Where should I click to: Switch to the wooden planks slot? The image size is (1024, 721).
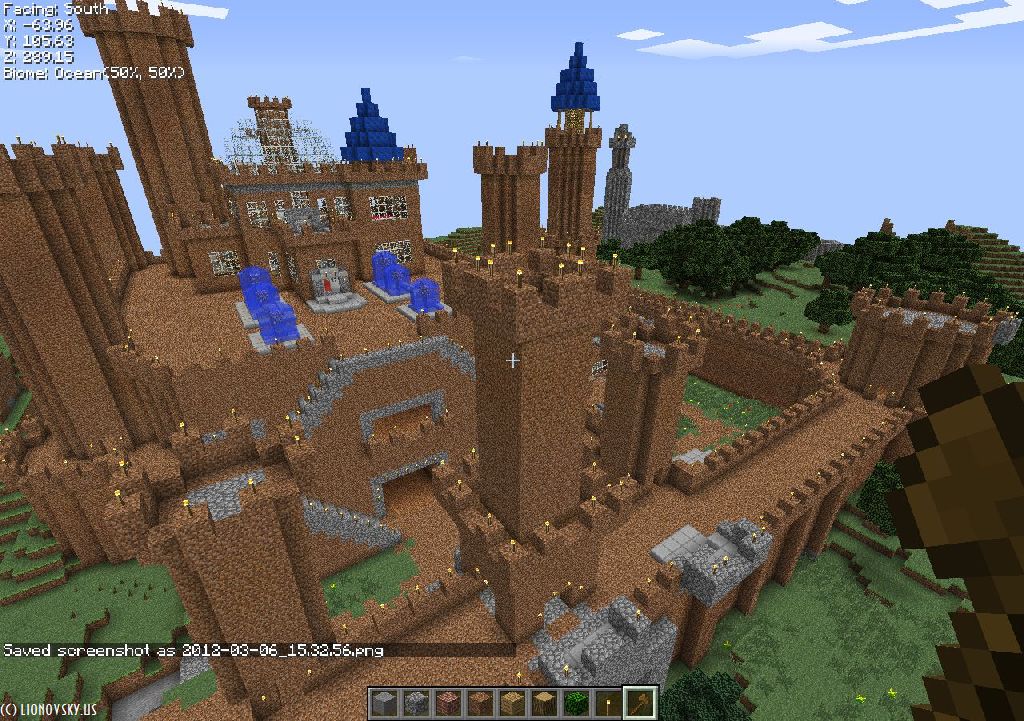click(511, 703)
